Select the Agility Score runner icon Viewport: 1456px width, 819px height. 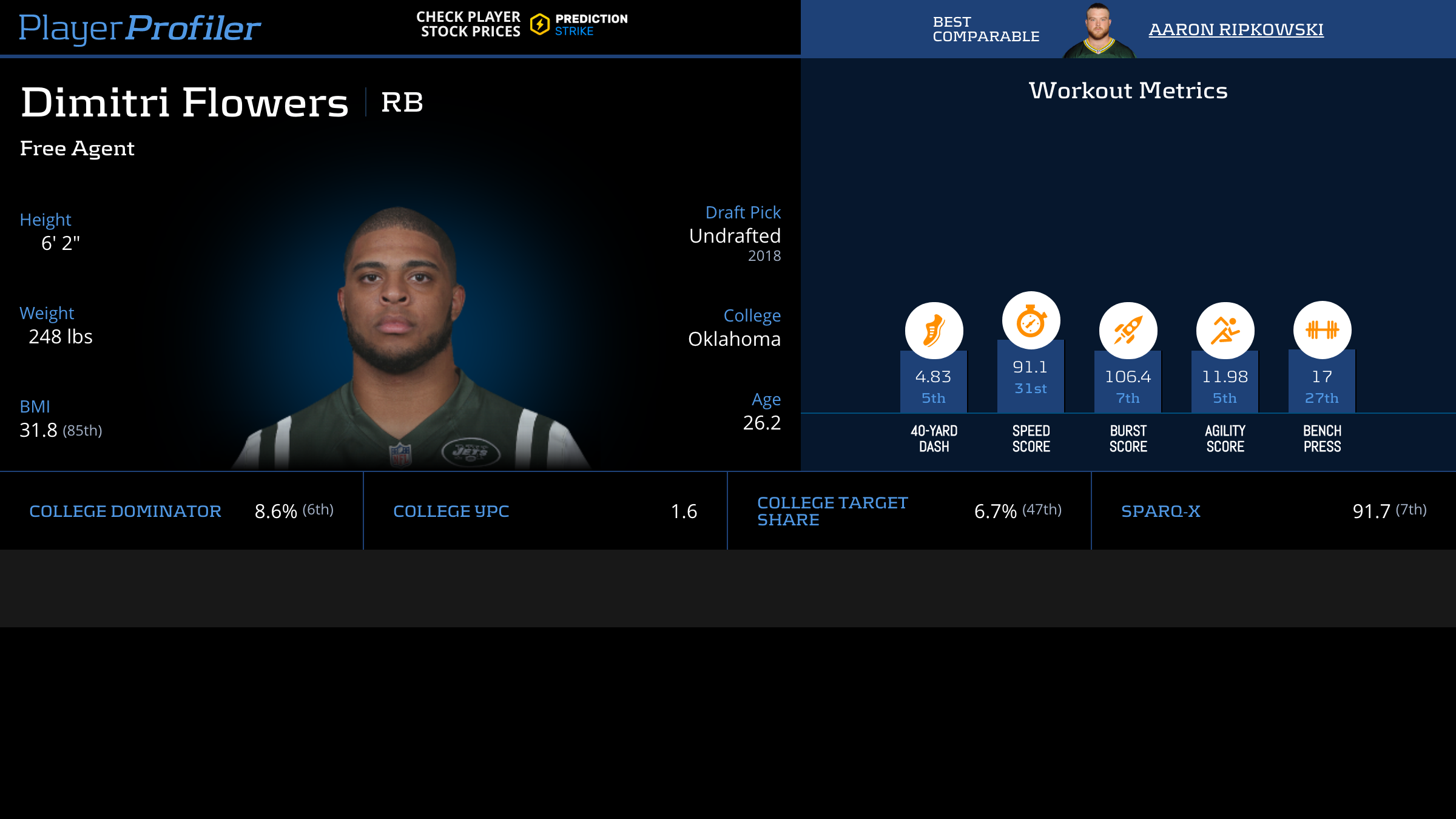1225,331
